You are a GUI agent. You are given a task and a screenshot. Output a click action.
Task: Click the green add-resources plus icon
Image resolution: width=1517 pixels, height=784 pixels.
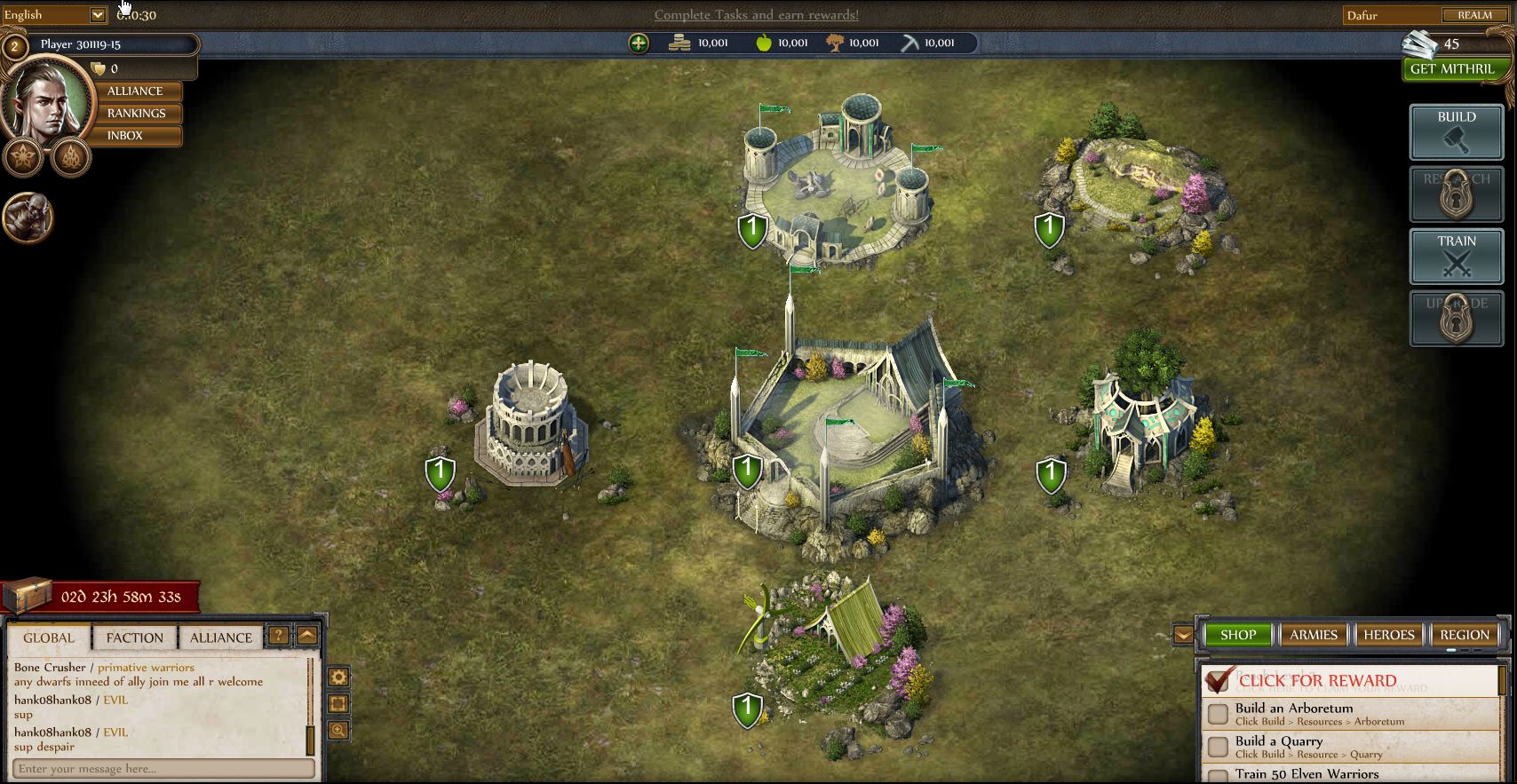639,44
